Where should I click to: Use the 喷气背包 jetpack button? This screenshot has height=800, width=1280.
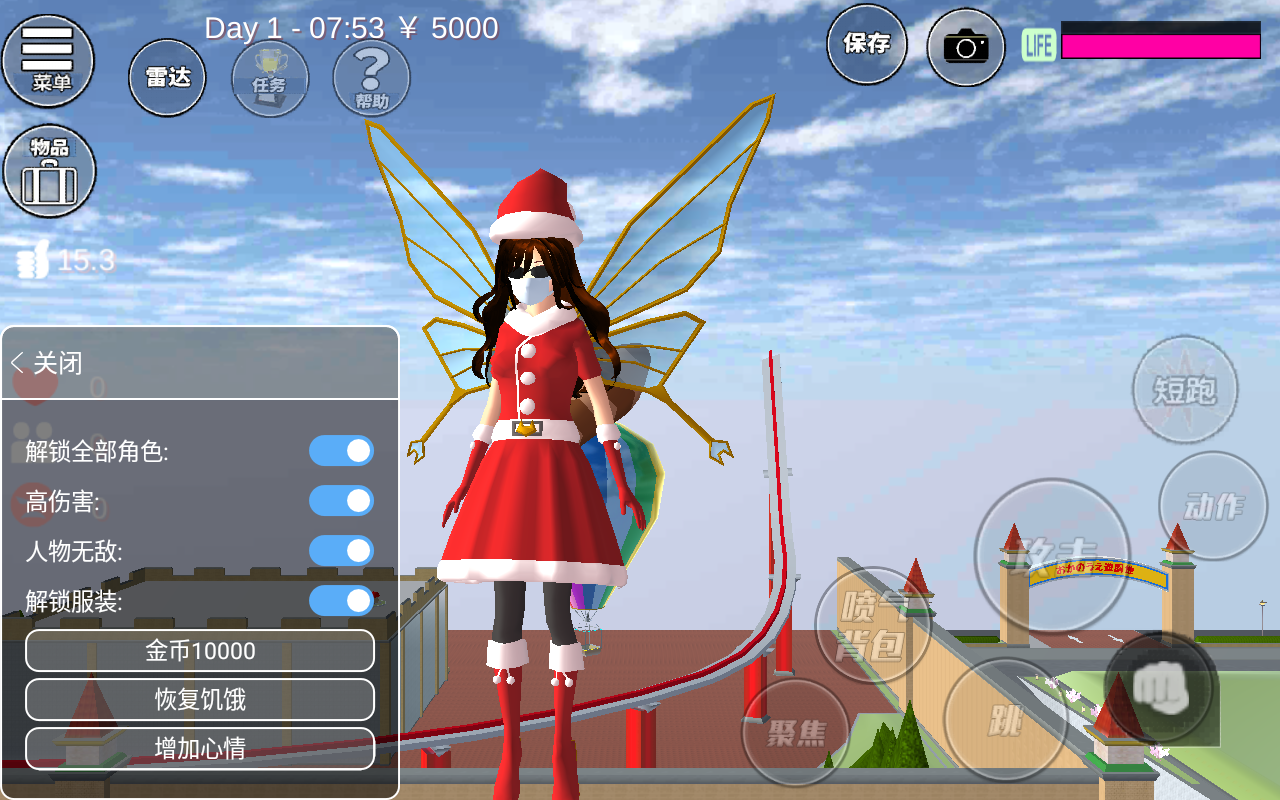(873, 625)
